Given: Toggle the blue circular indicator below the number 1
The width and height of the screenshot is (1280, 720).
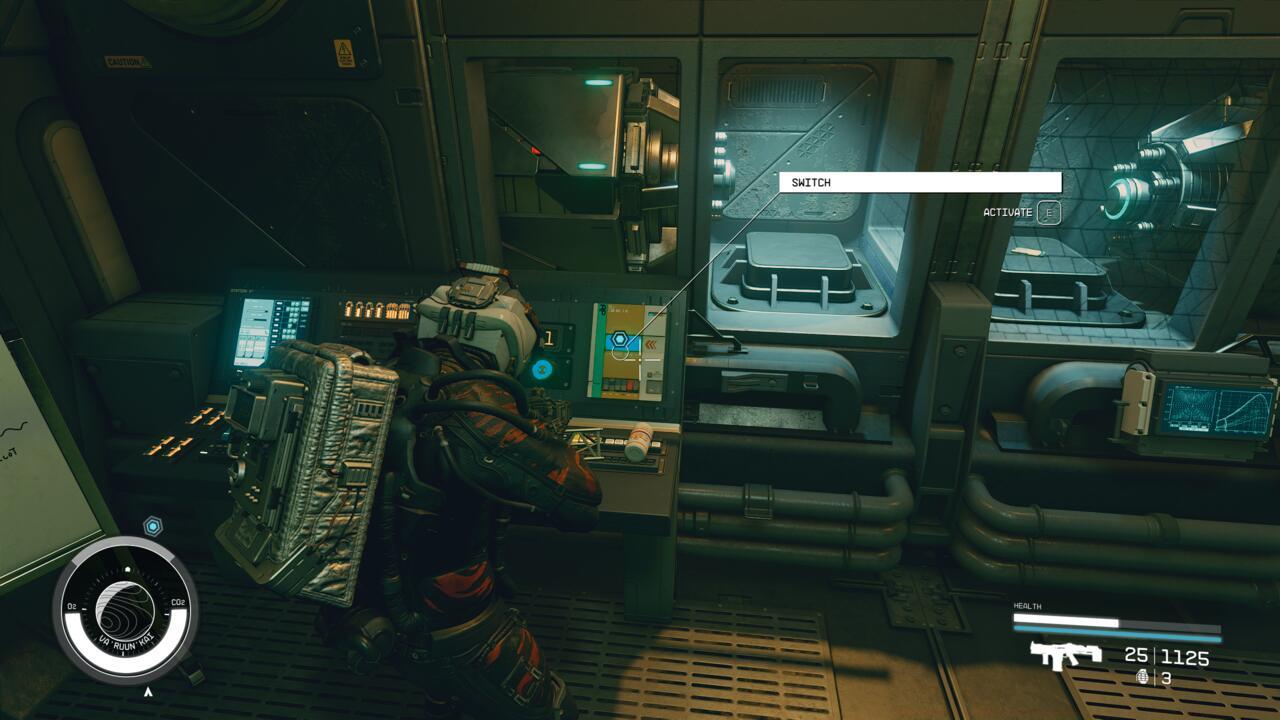Looking at the screenshot, I should [541, 368].
